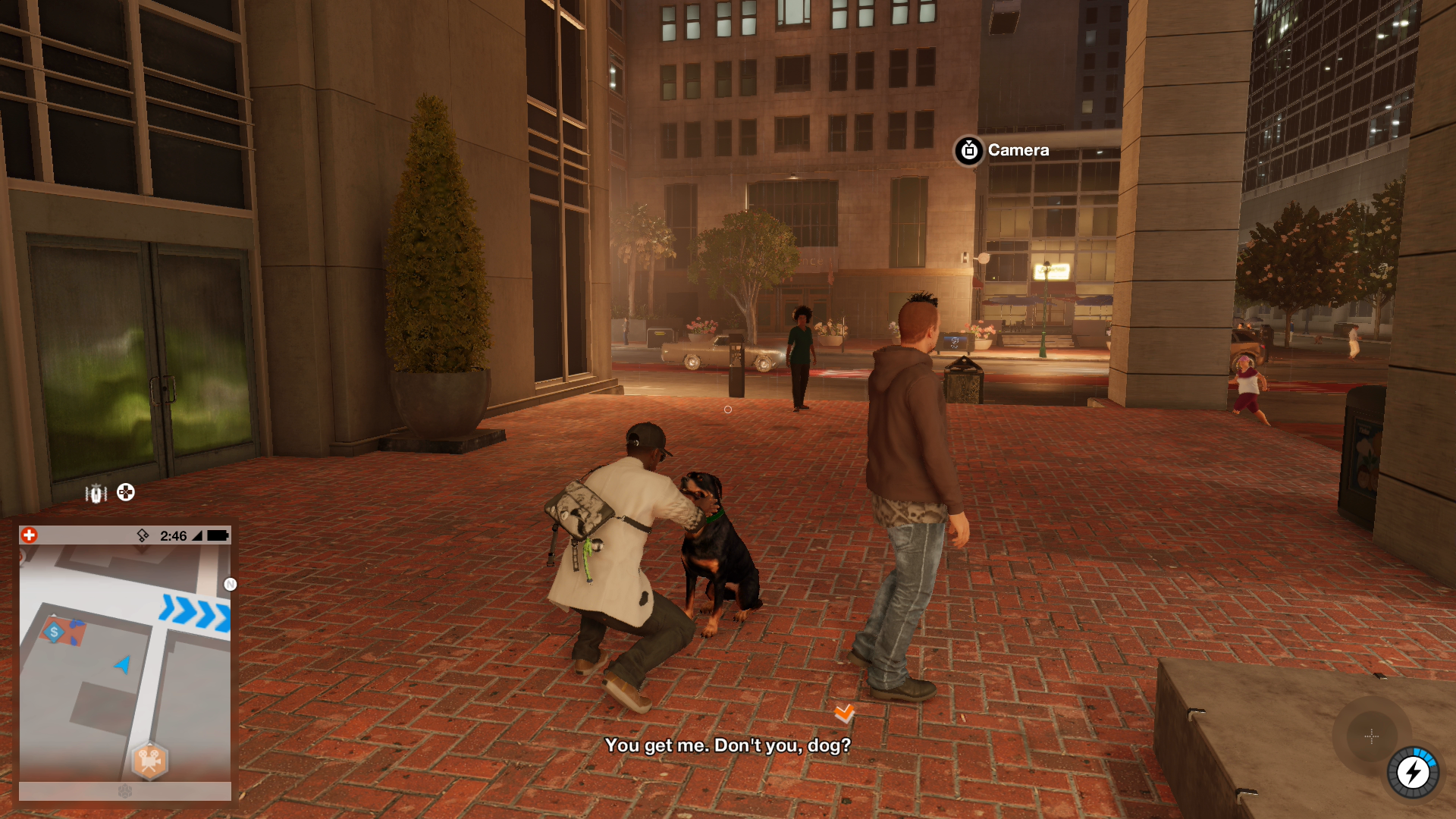Image resolution: width=1456 pixels, height=819 pixels.
Task: Click the orange checkmark objective marker
Action: [844, 713]
